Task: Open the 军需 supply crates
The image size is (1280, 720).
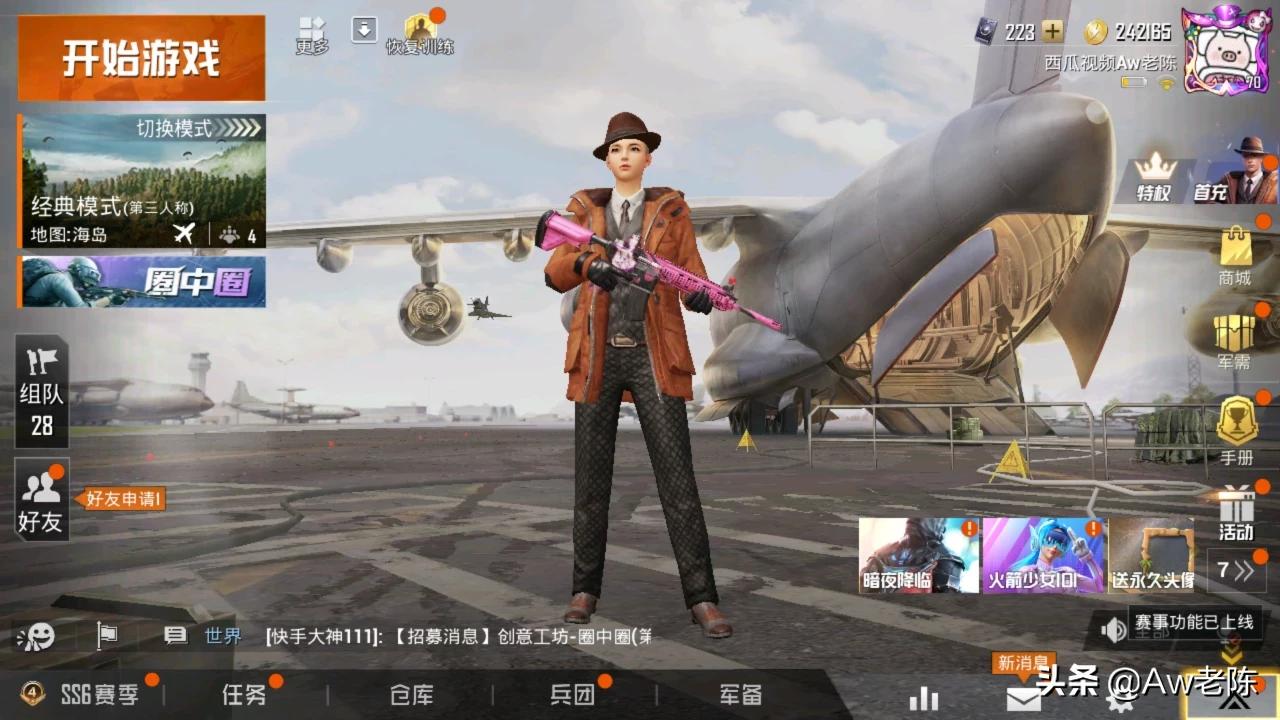Action: 1235,342
